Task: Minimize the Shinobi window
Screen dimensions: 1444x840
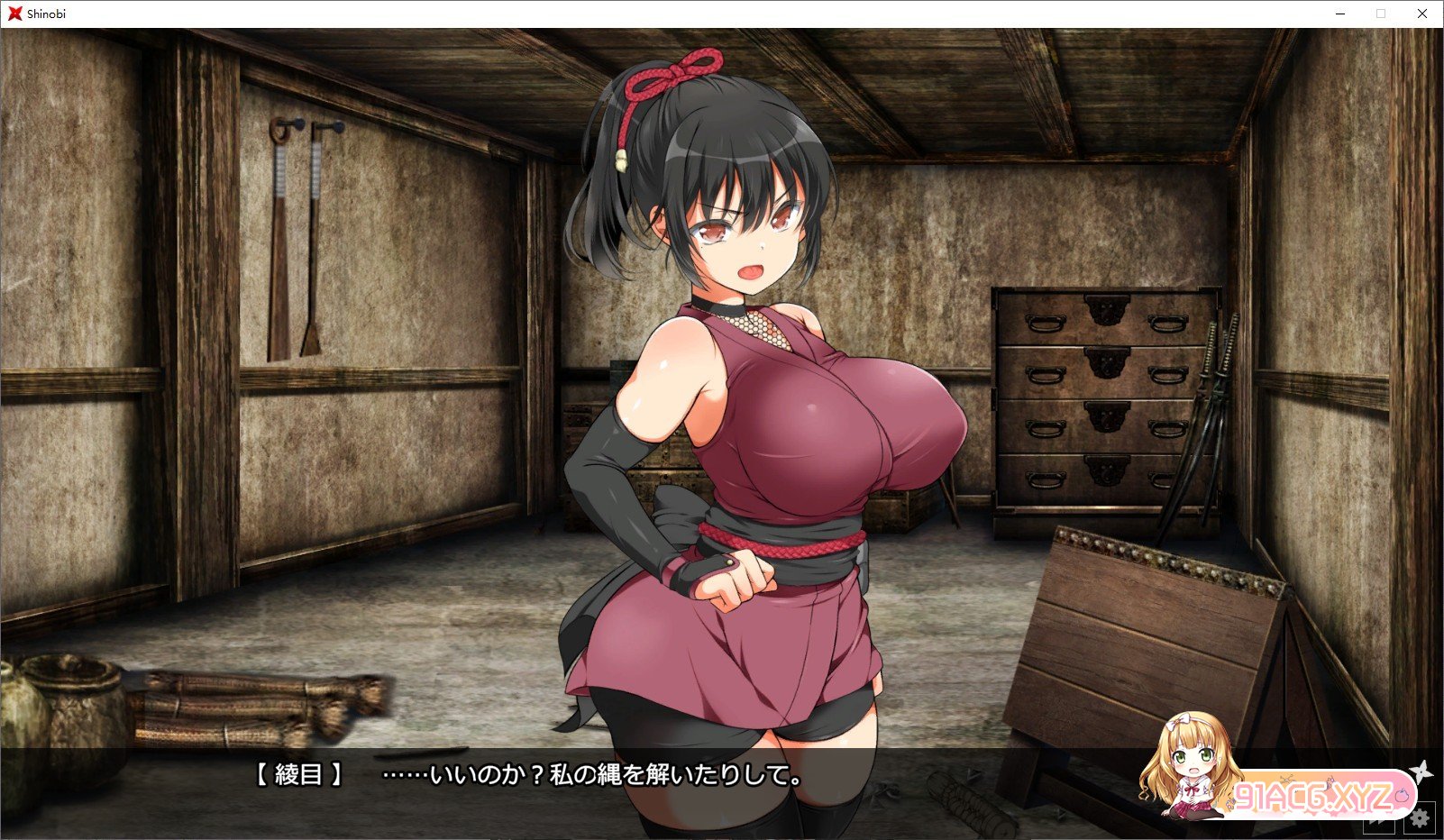Action: pyautogui.click(x=1339, y=14)
